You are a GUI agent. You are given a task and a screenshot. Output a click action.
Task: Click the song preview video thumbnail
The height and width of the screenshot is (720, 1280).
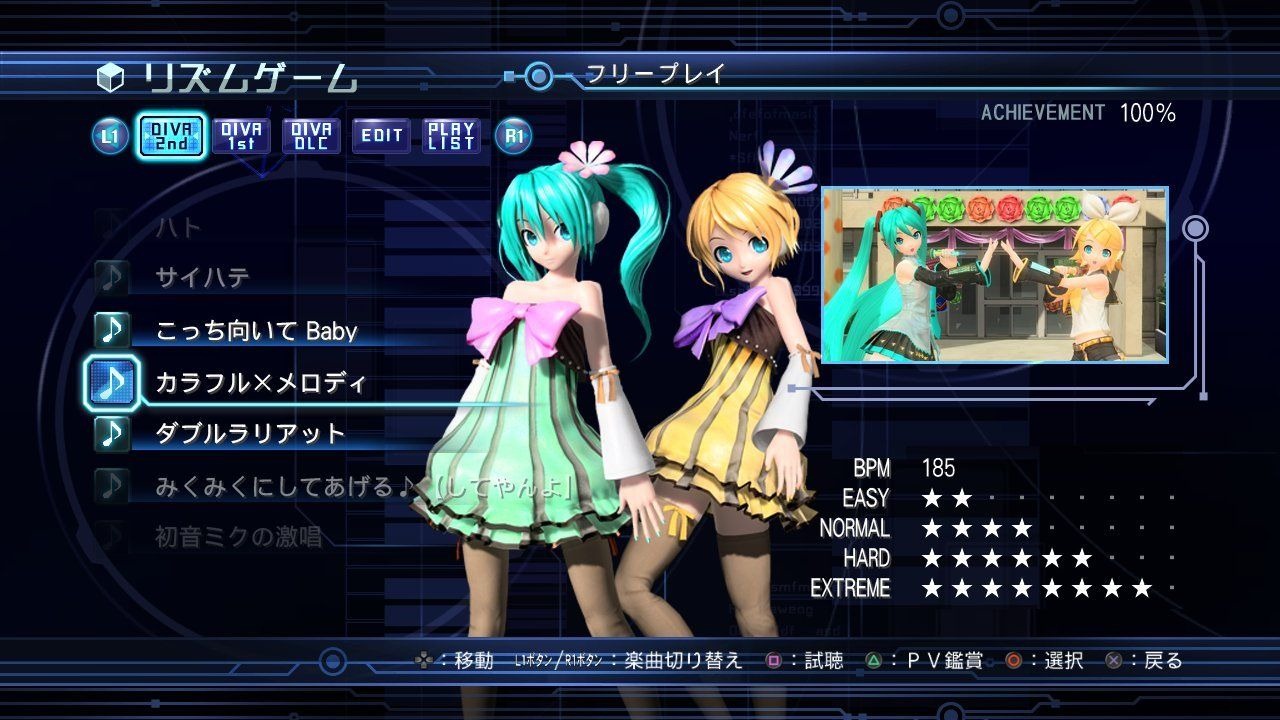[x=994, y=274]
